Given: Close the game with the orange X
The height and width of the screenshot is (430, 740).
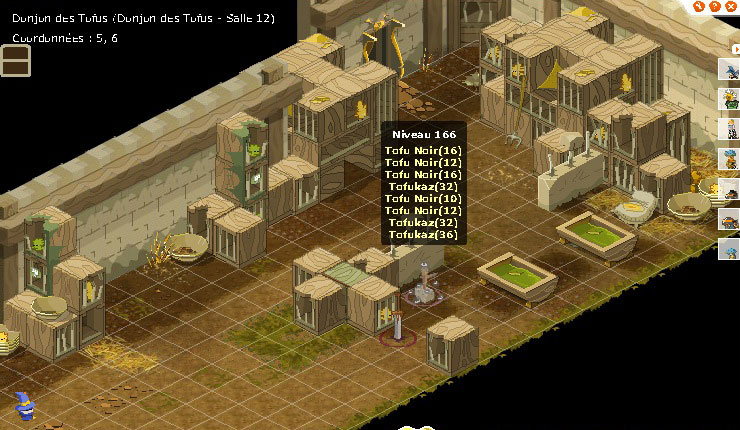Looking at the screenshot, I should (x=727, y=7).
